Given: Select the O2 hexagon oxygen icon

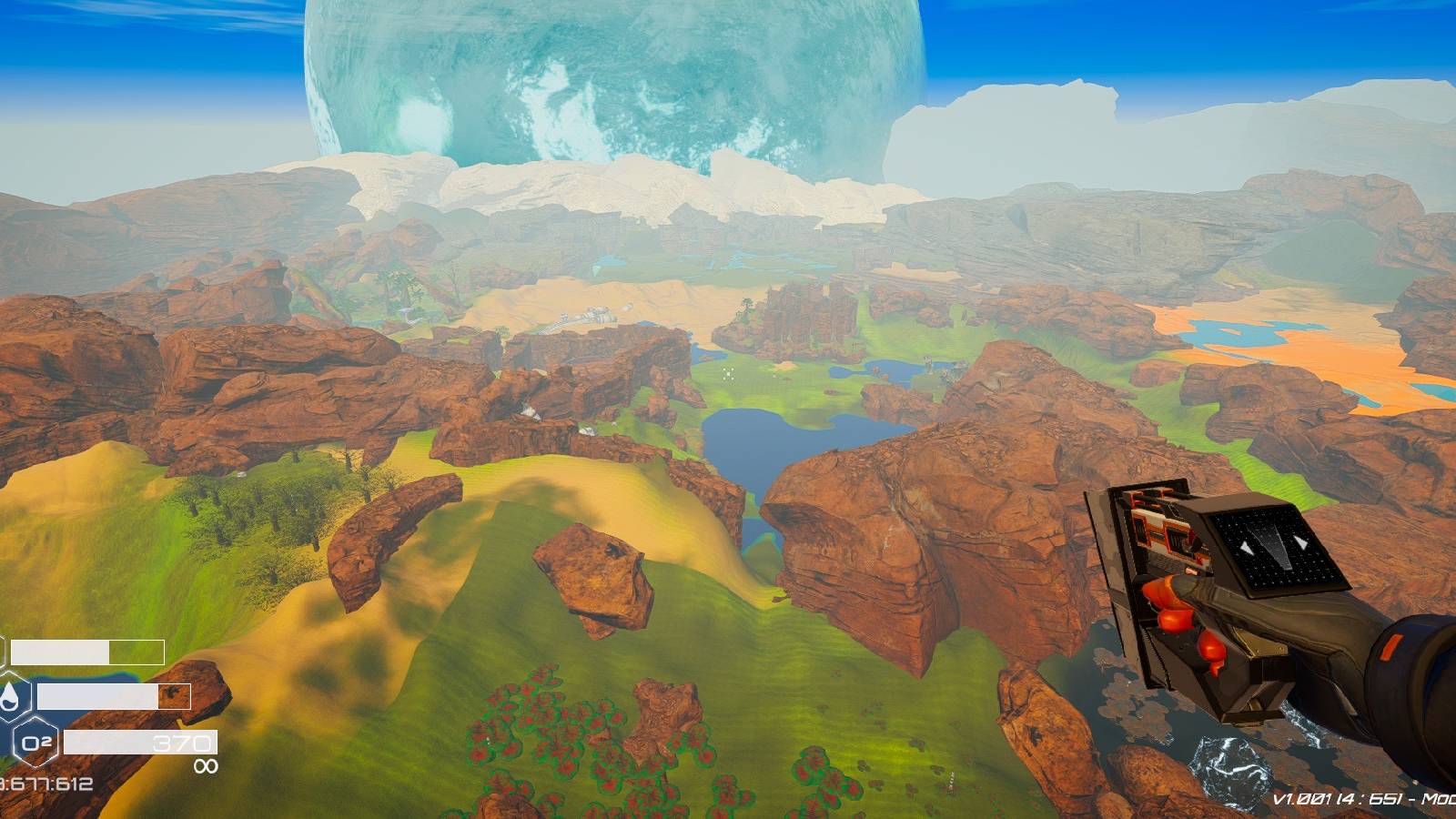Looking at the screenshot, I should click(x=36, y=742).
